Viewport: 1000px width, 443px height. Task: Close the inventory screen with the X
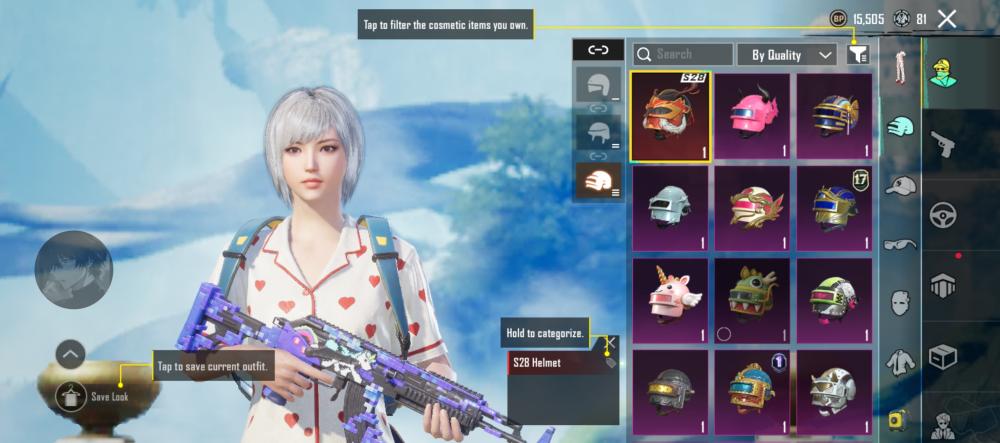[x=947, y=18]
